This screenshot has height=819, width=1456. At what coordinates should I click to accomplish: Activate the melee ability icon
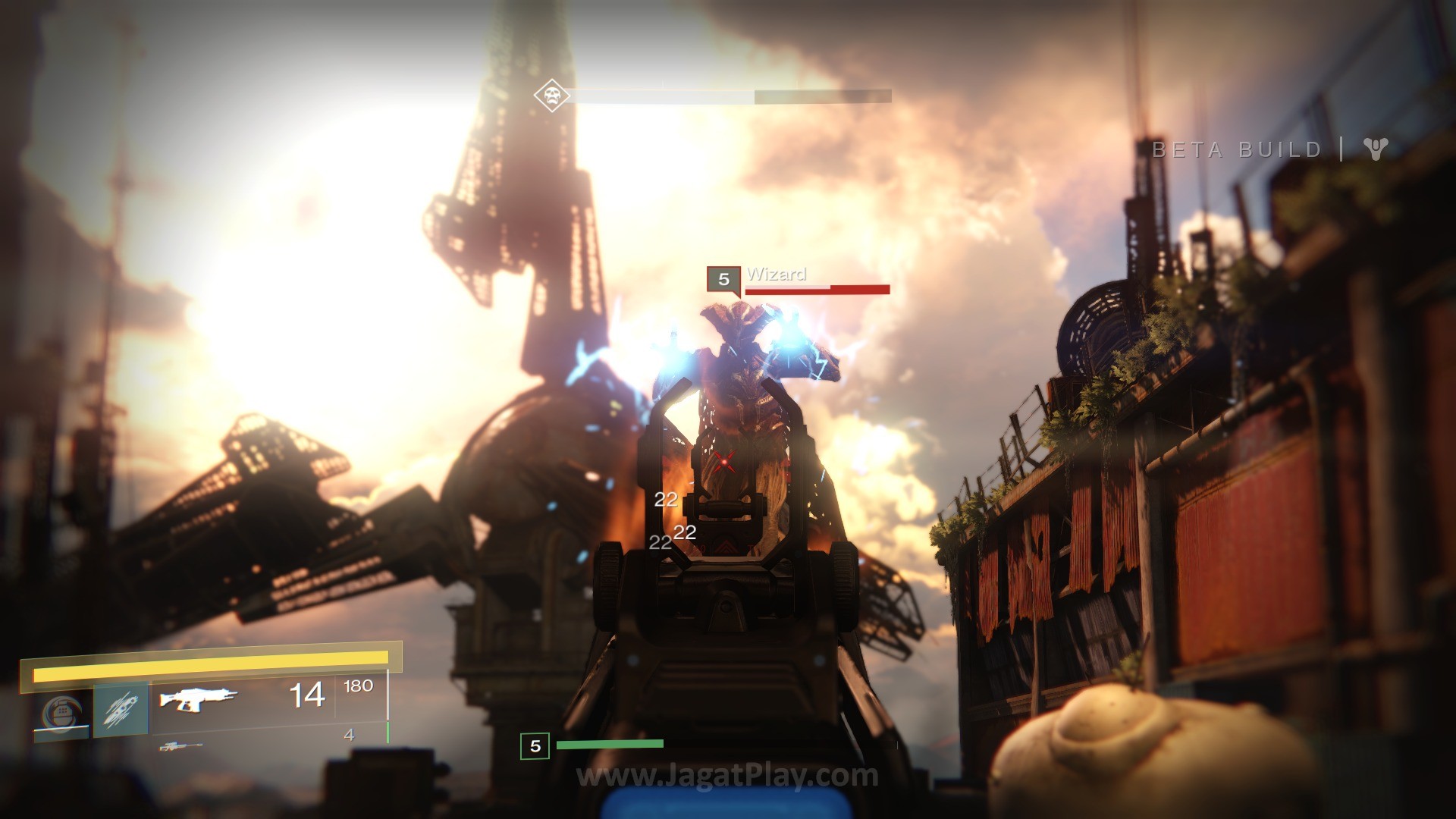coord(121,712)
